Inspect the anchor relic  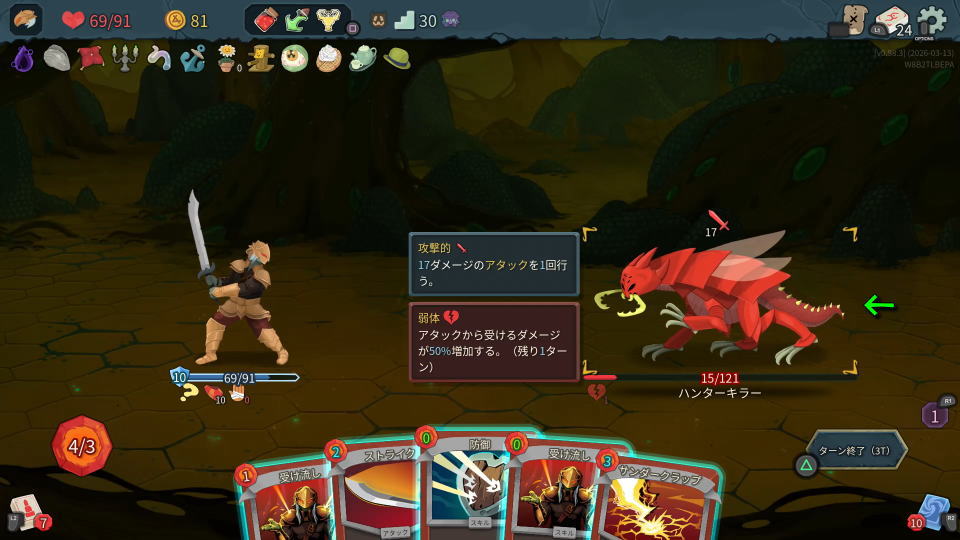coord(193,58)
